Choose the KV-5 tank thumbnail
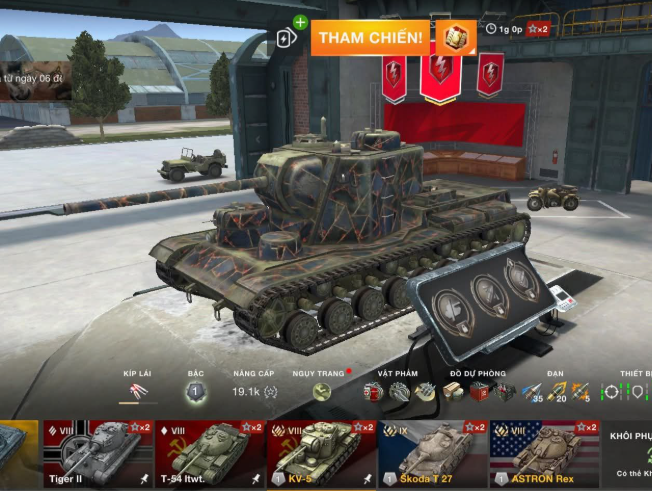This screenshot has width=652, height=491. [x=321, y=454]
